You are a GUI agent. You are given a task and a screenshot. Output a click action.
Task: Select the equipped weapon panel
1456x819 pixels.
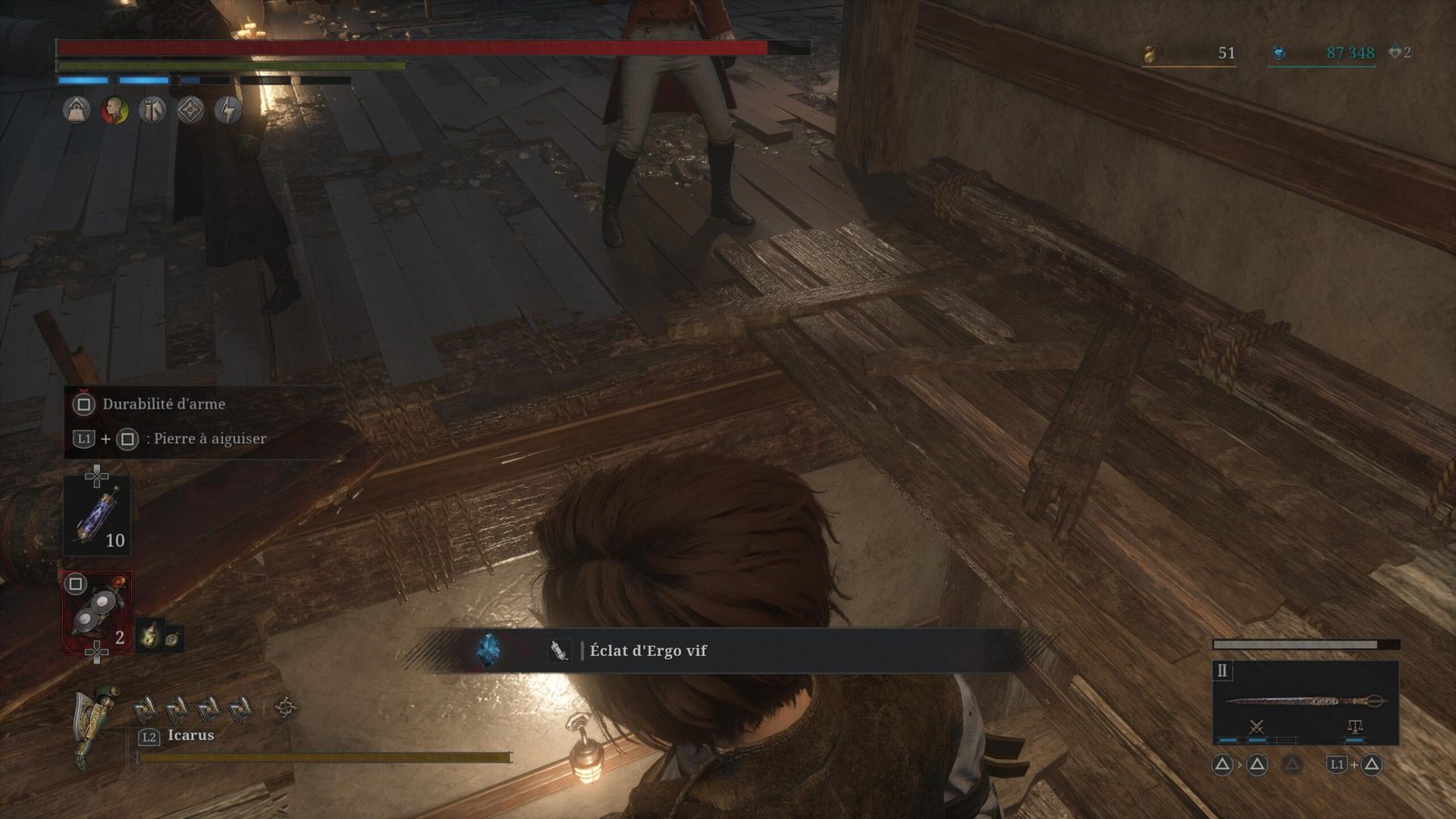tap(1305, 703)
